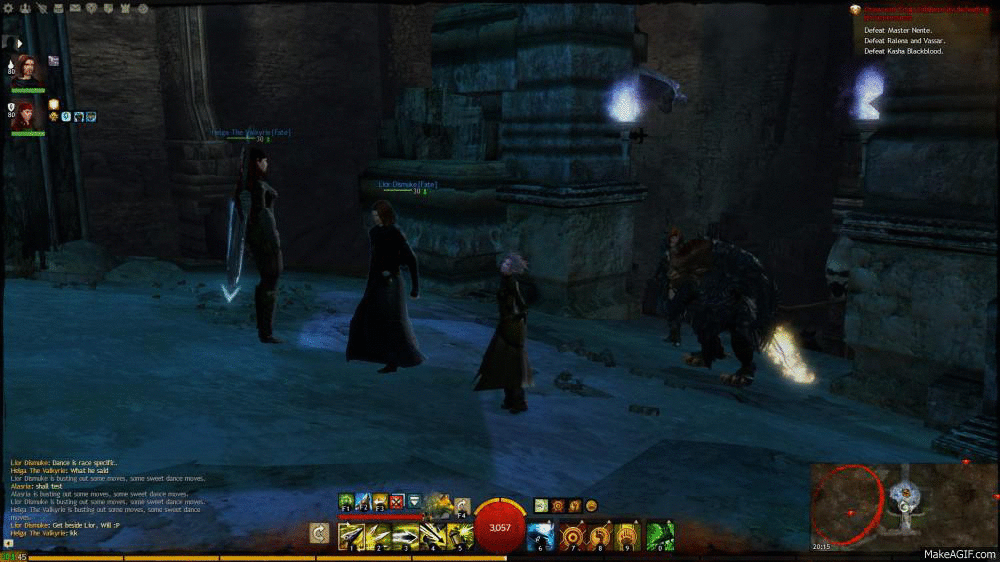Open the mail envelope icon in top bar
Screen dimensions: 1000x562
(74, 8)
